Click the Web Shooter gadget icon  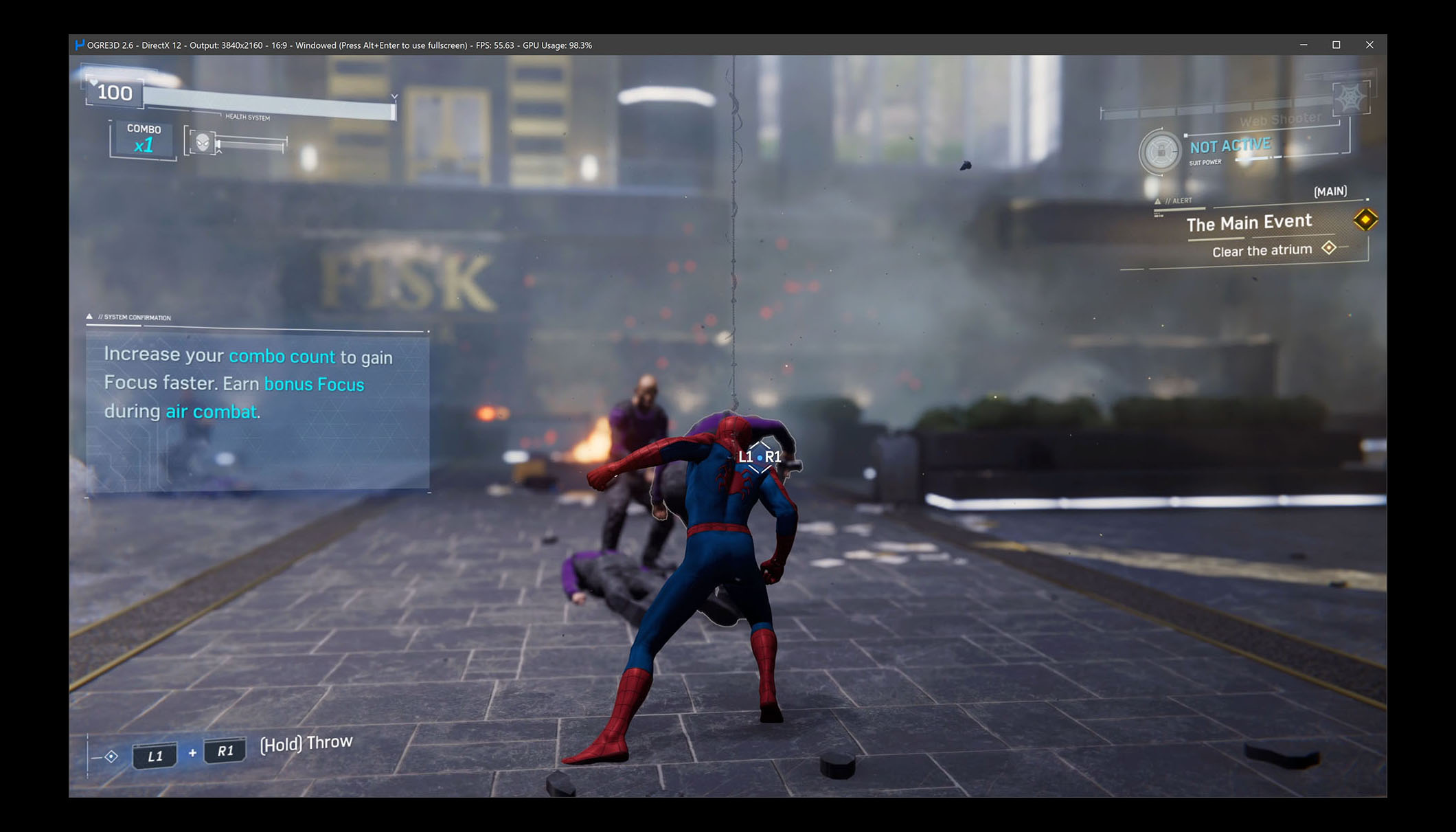pos(1350,99)
